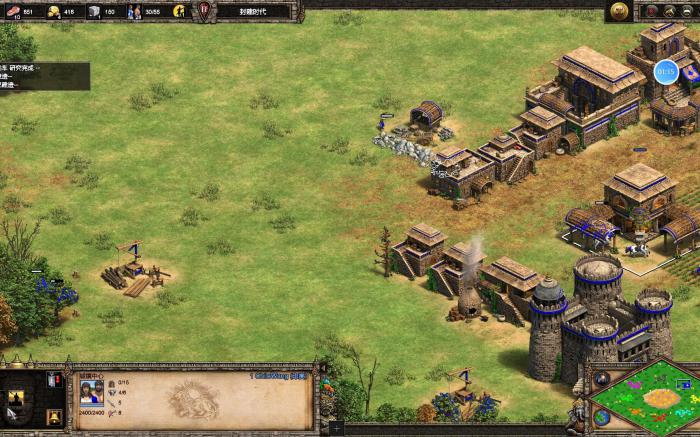The height and width of the screenshot is (437, 700).
Task: Open the red icon top-bar menu button
Action: click(x=651, y=11)
